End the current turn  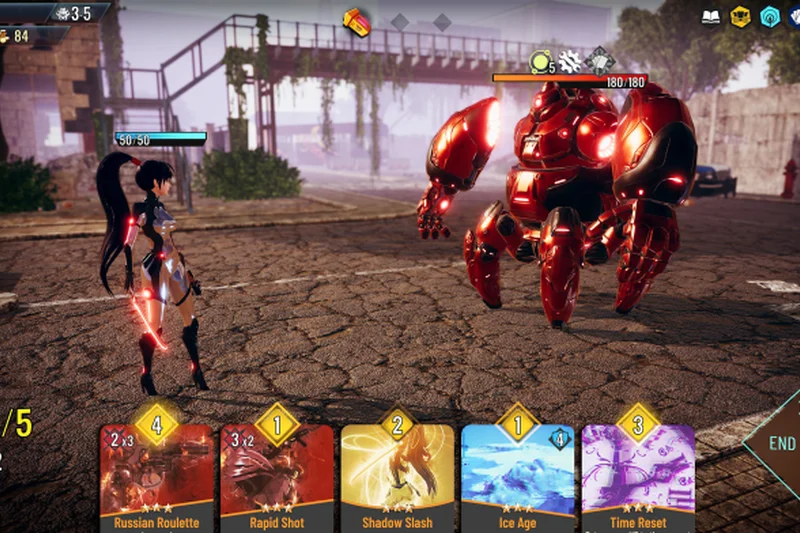780,443
